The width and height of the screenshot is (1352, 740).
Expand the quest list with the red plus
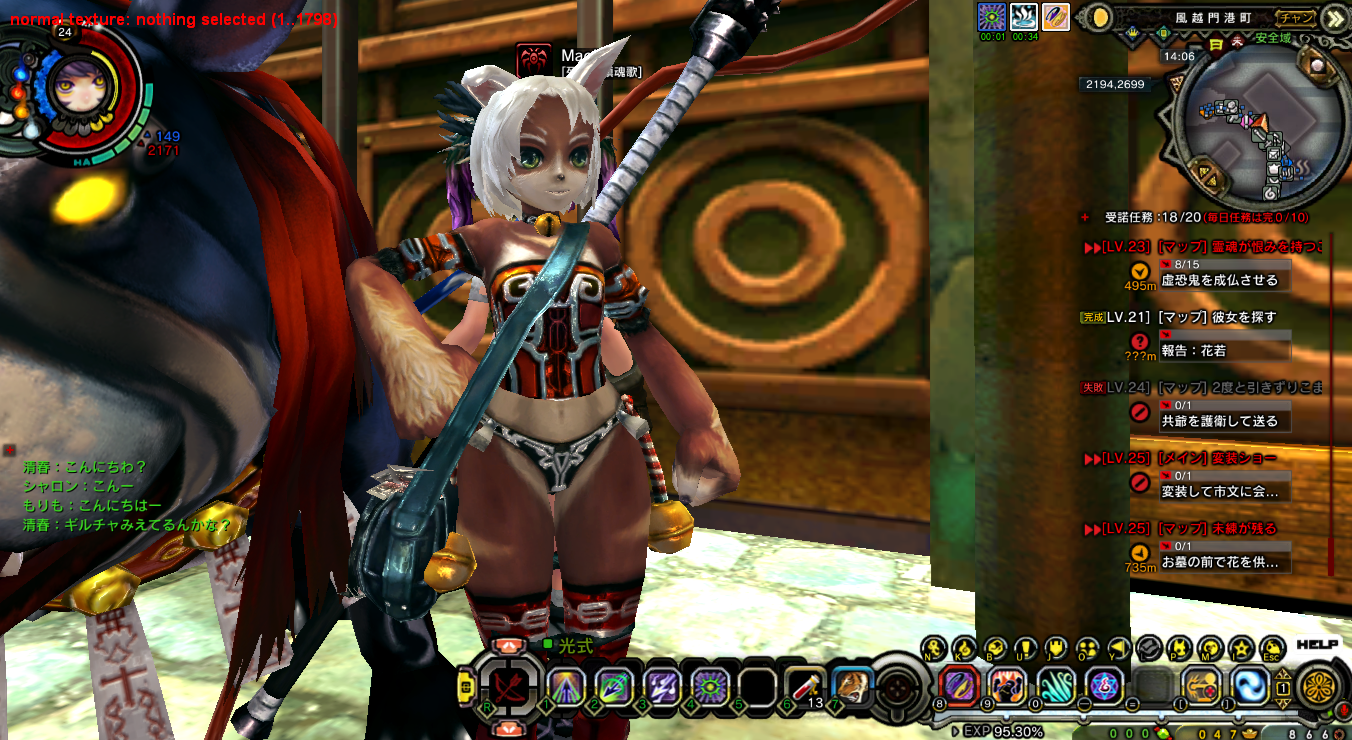tap(1086, 217)
